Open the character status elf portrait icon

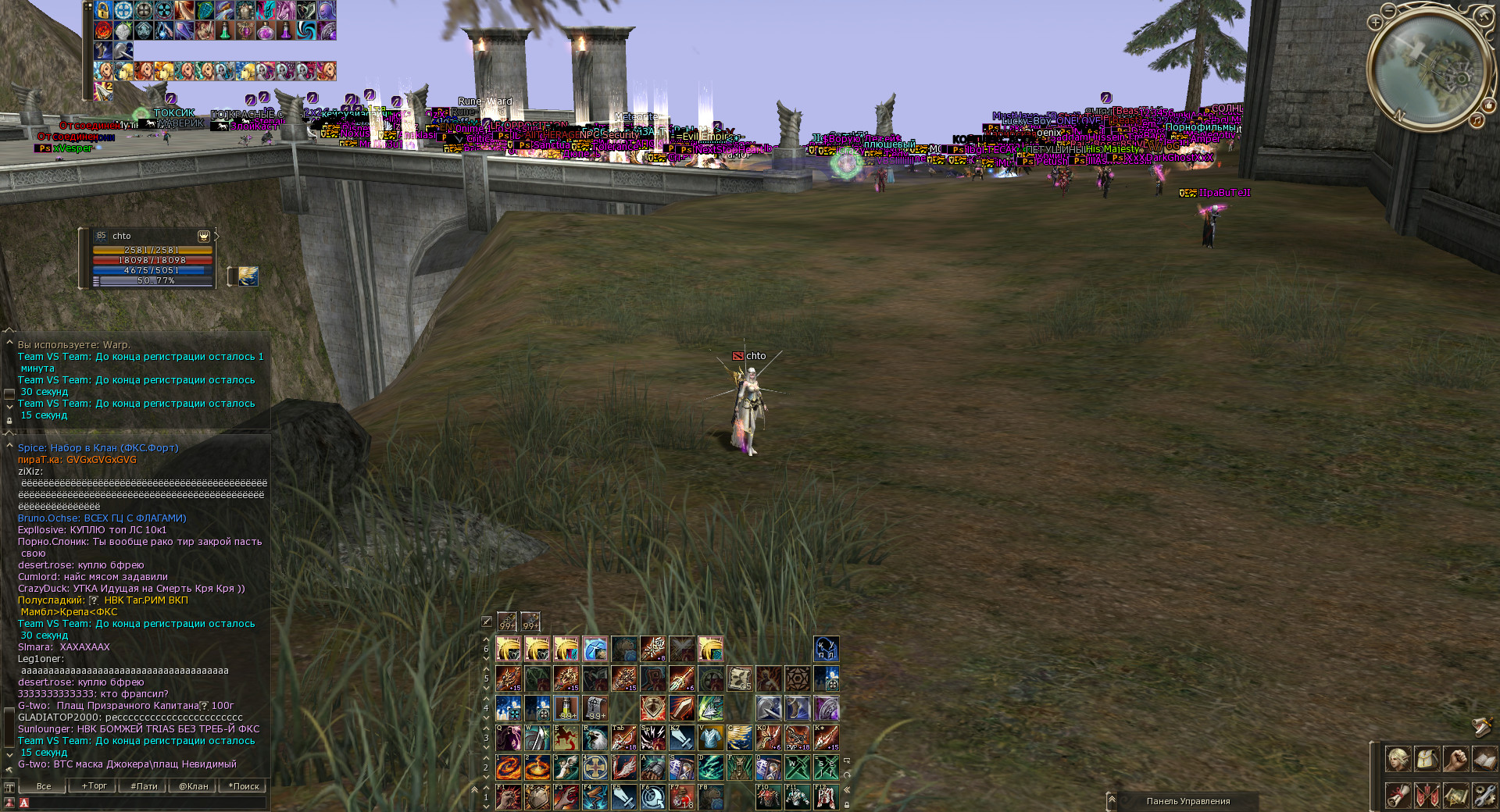coord(1398,759)
